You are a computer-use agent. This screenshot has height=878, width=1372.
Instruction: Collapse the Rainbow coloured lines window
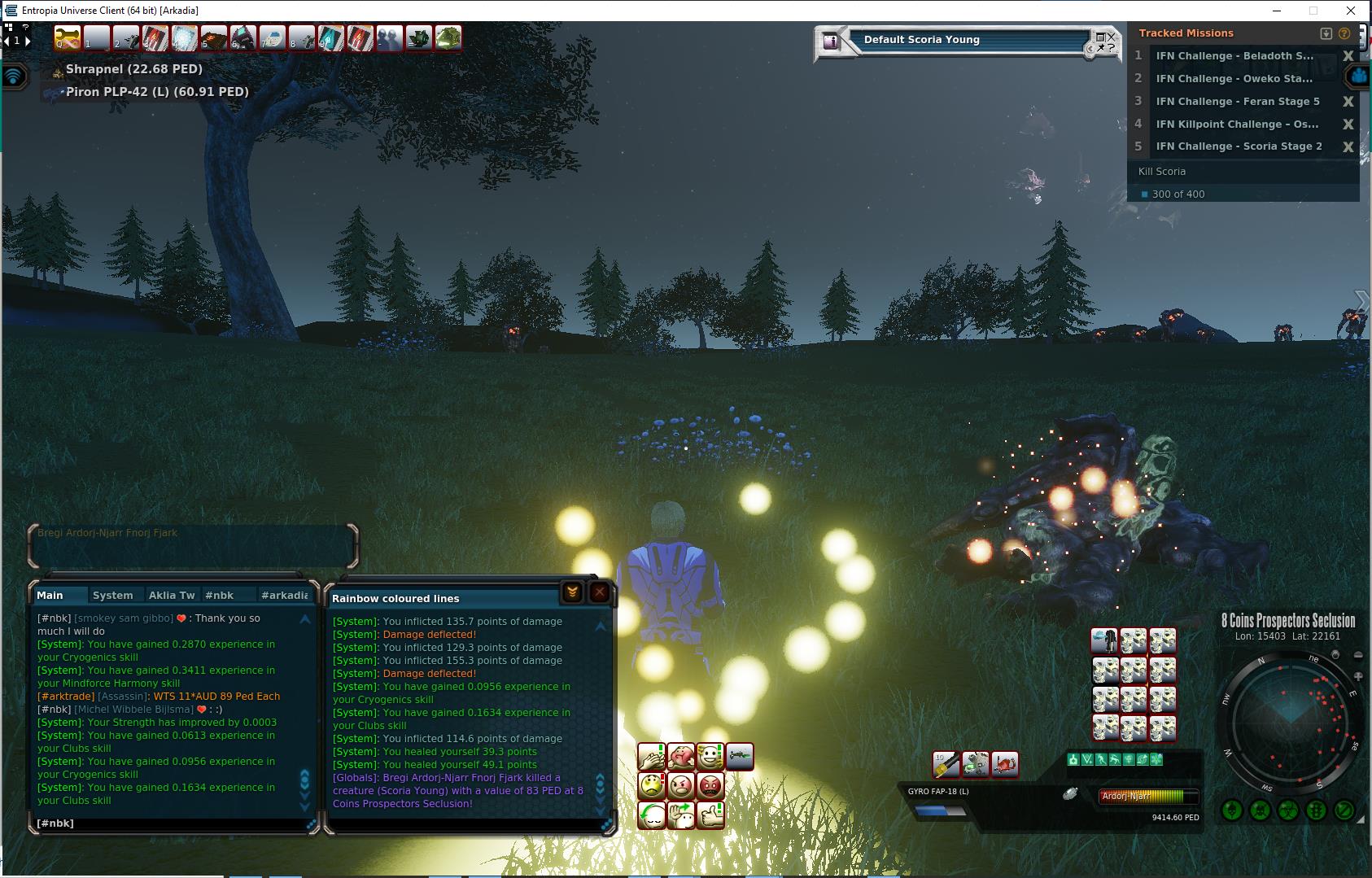point(572,592)
